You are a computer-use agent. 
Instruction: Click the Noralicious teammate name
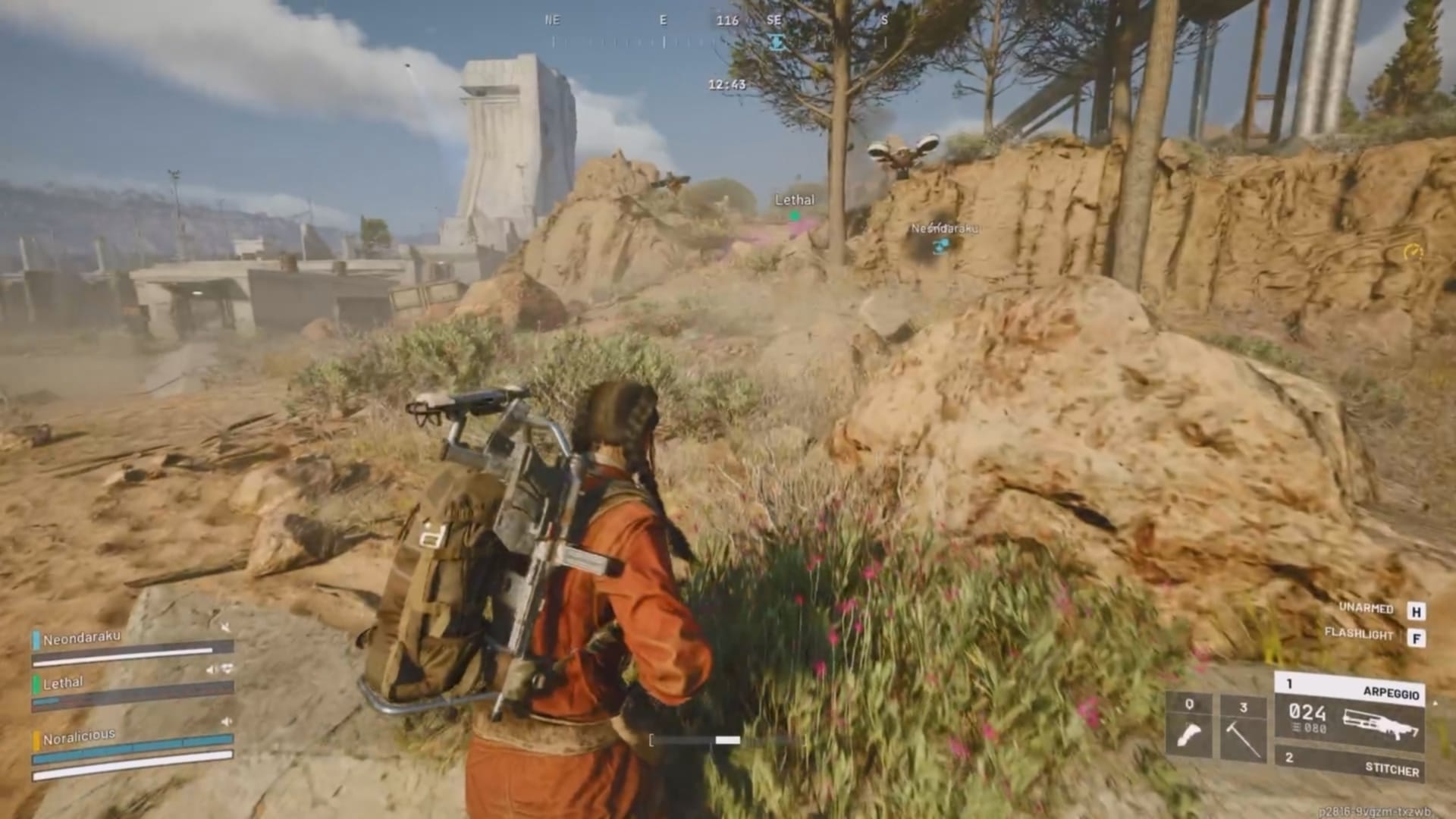(x=78, y=734)
